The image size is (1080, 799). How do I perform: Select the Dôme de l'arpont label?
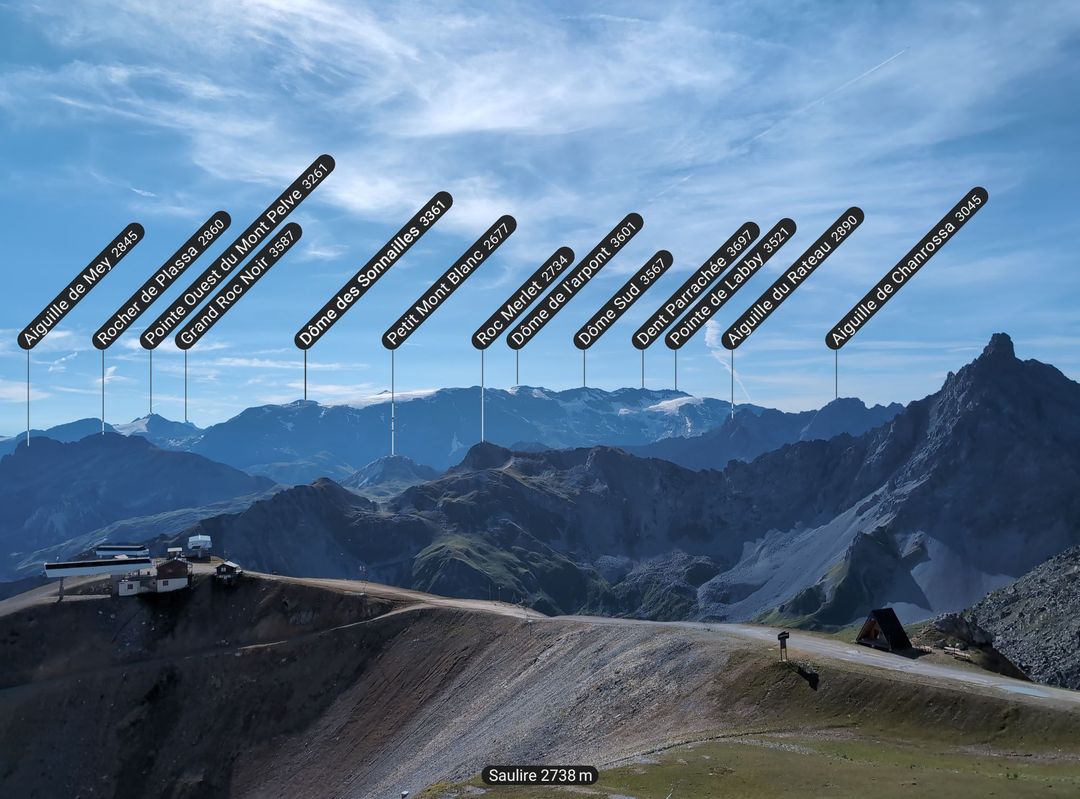[x=575, y=281]
